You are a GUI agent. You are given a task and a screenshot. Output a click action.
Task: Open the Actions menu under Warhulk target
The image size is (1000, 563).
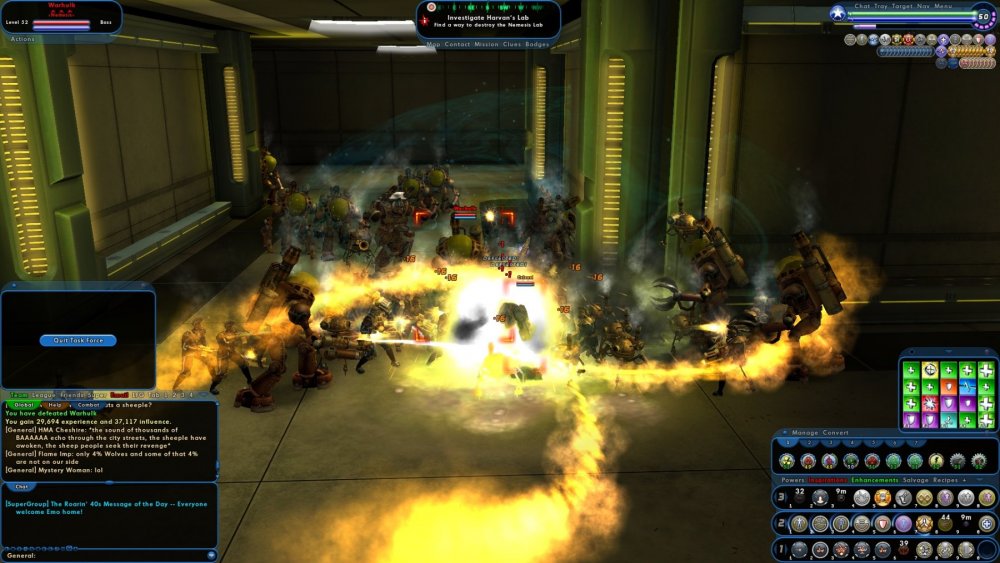(x=22, y=39)
